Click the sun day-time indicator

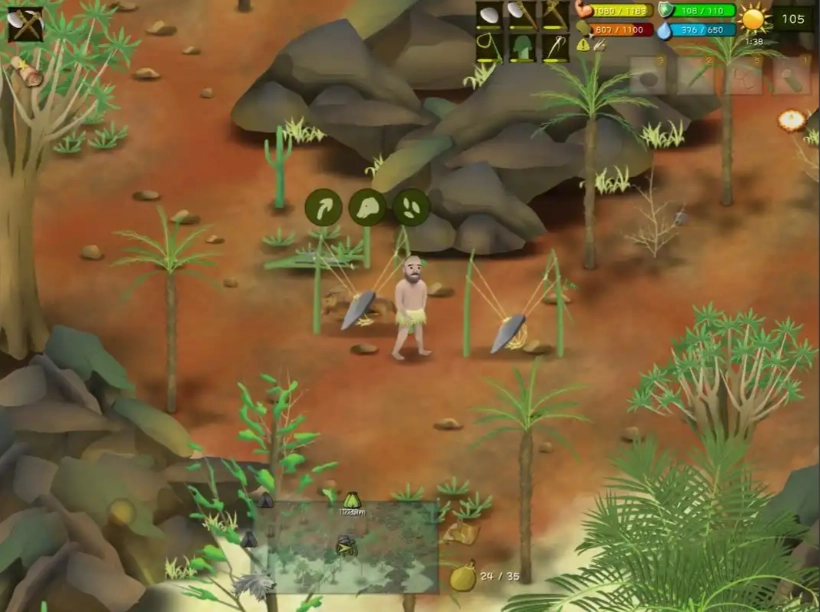pyautogui.click(x=752, y=19)
